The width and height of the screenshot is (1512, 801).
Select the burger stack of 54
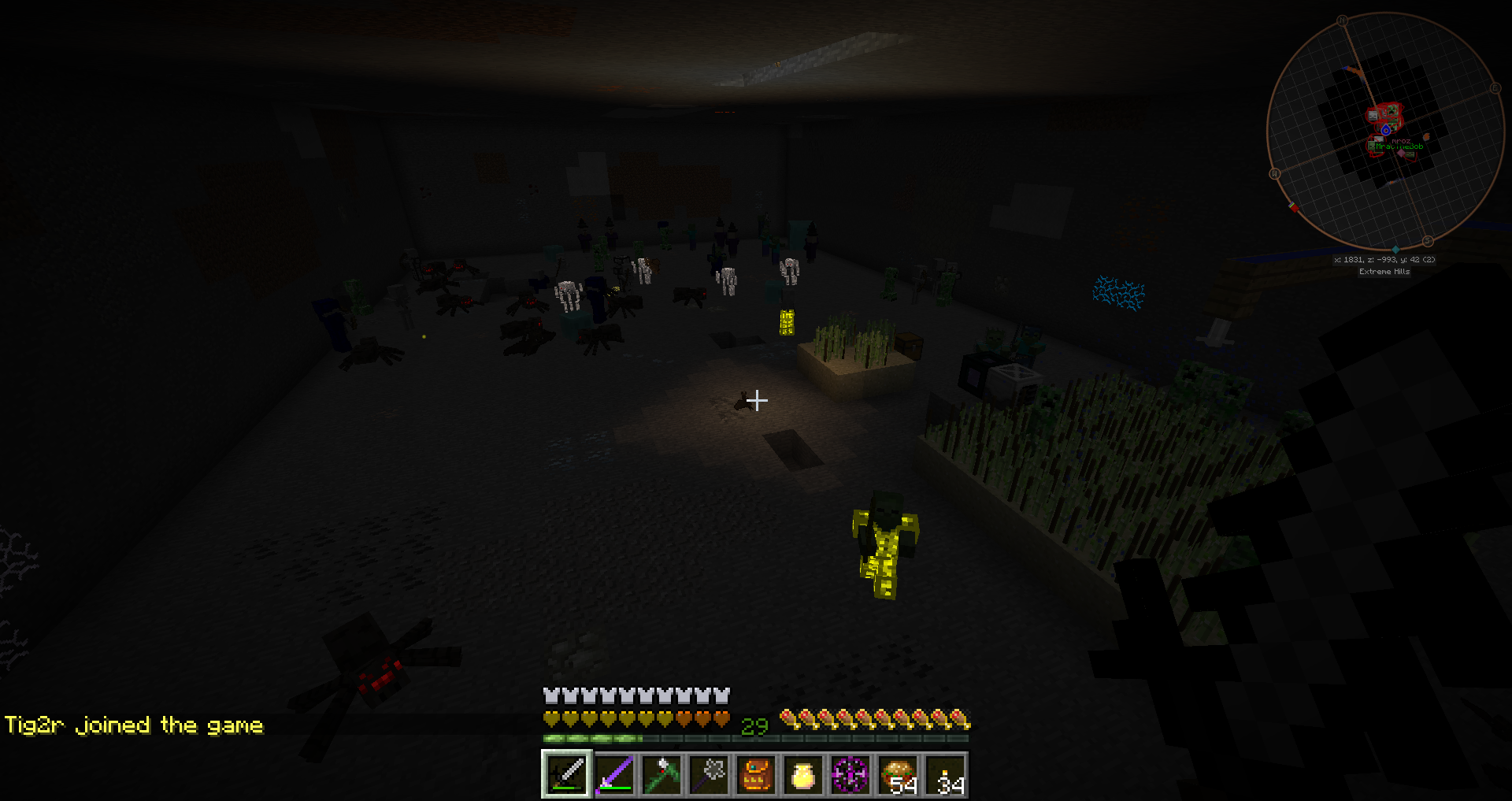click(x=898, y=774)
